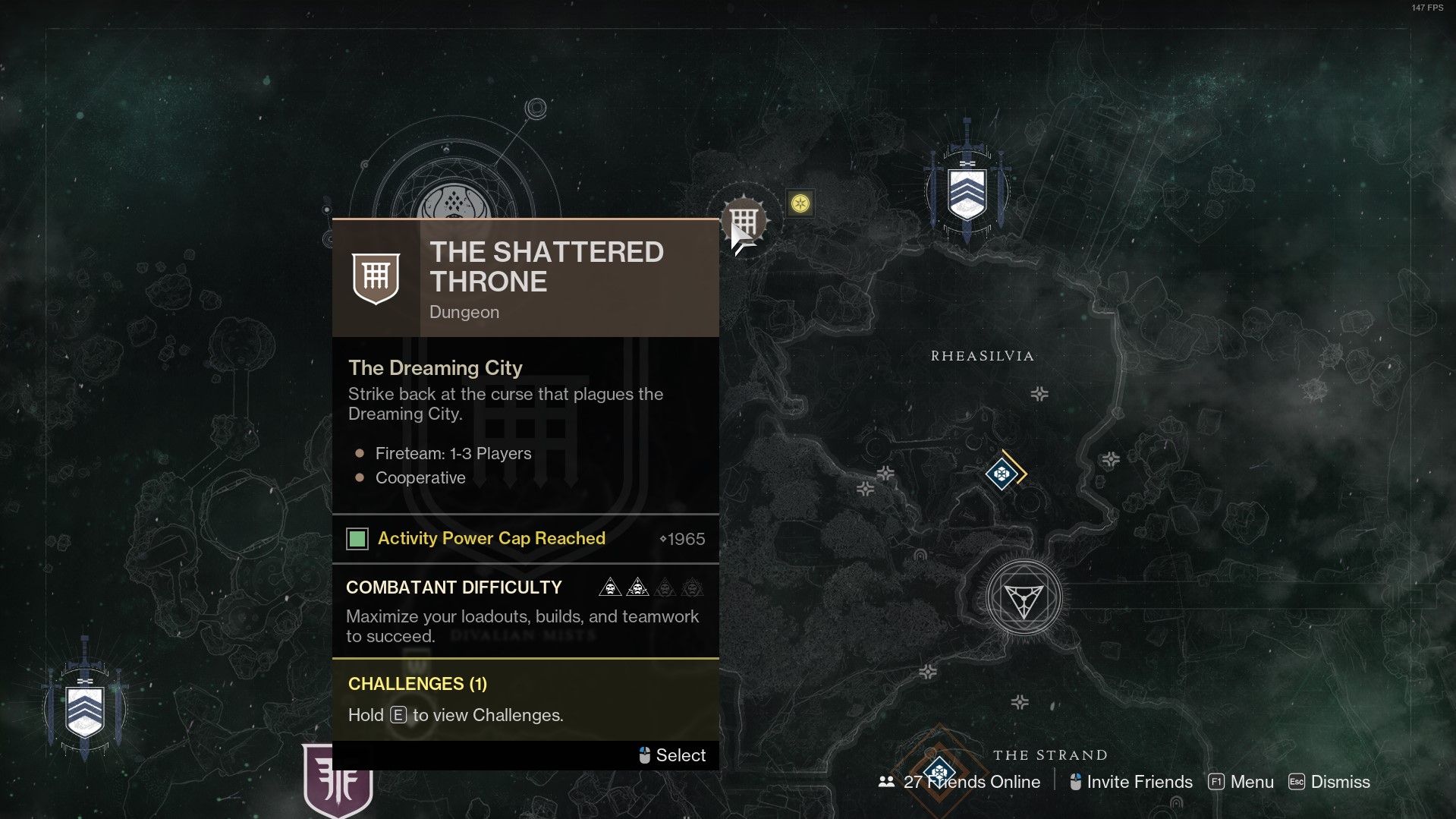This screenshot has height=819, width=1456.
Task: Open the 27 Friends Online roster
Action: click(x=960, y=782)
